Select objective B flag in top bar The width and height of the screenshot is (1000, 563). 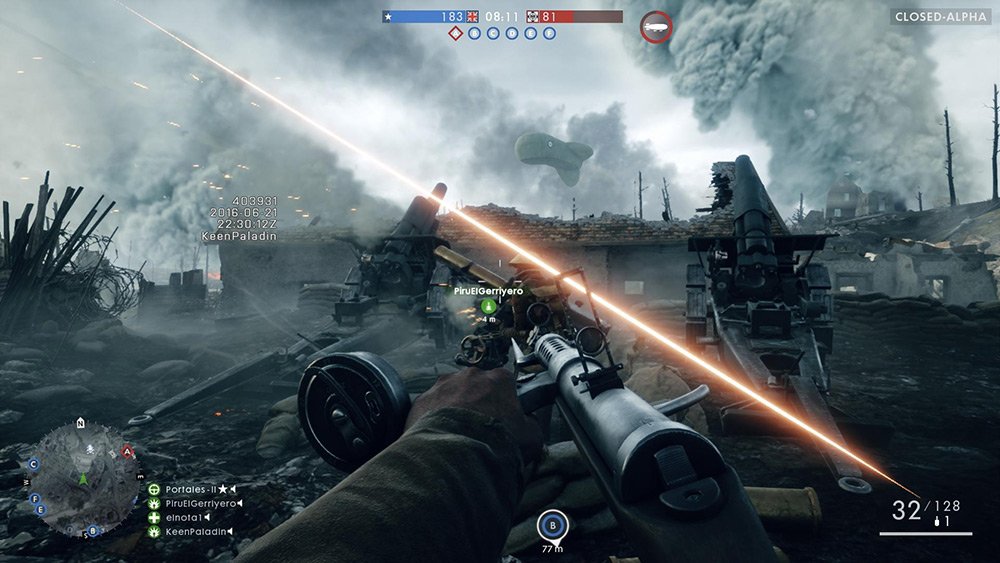475,33
